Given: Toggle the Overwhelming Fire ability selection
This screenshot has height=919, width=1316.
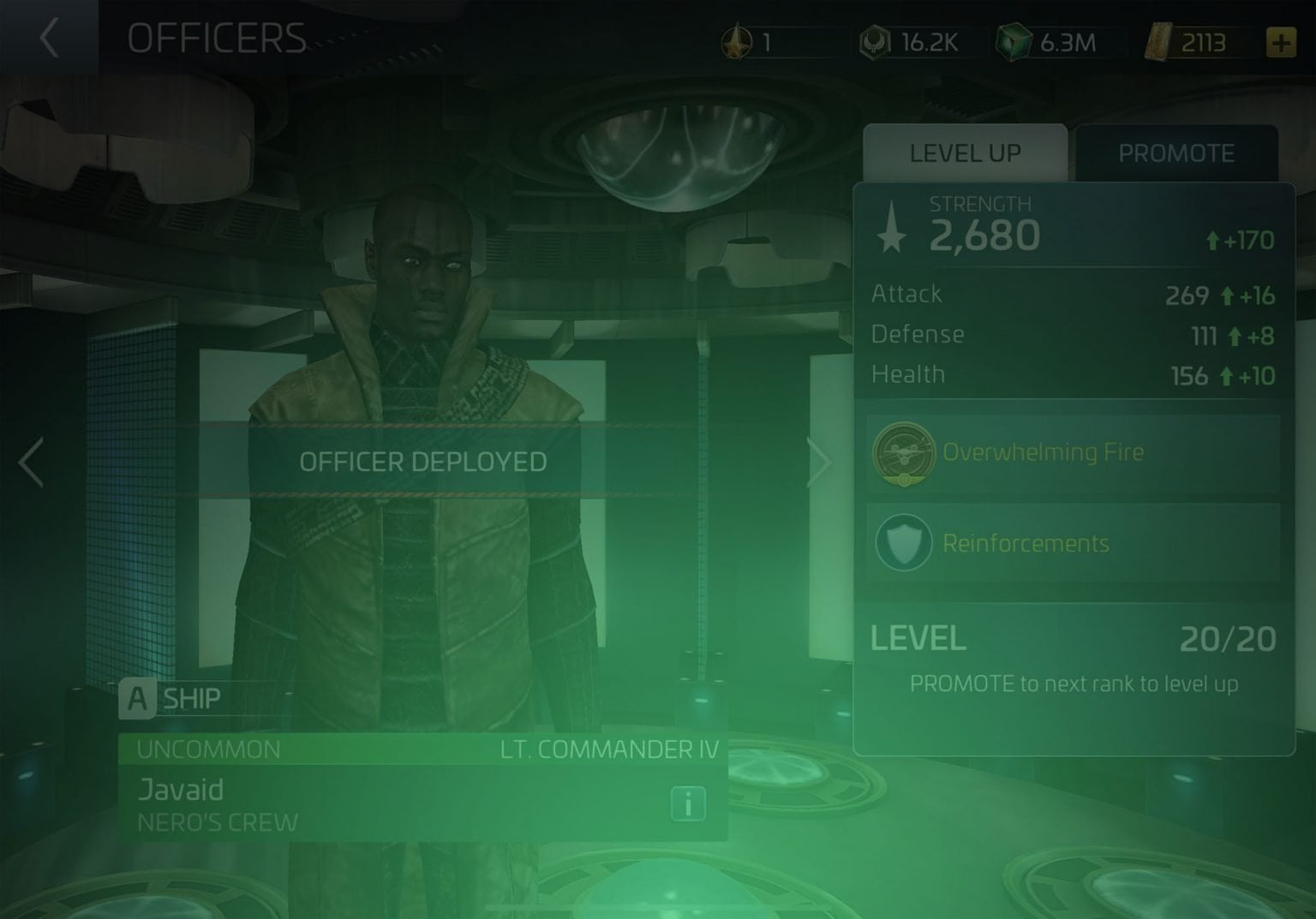Looking at the screenshot, I should pyautogui.click(x=1070, y=453).
